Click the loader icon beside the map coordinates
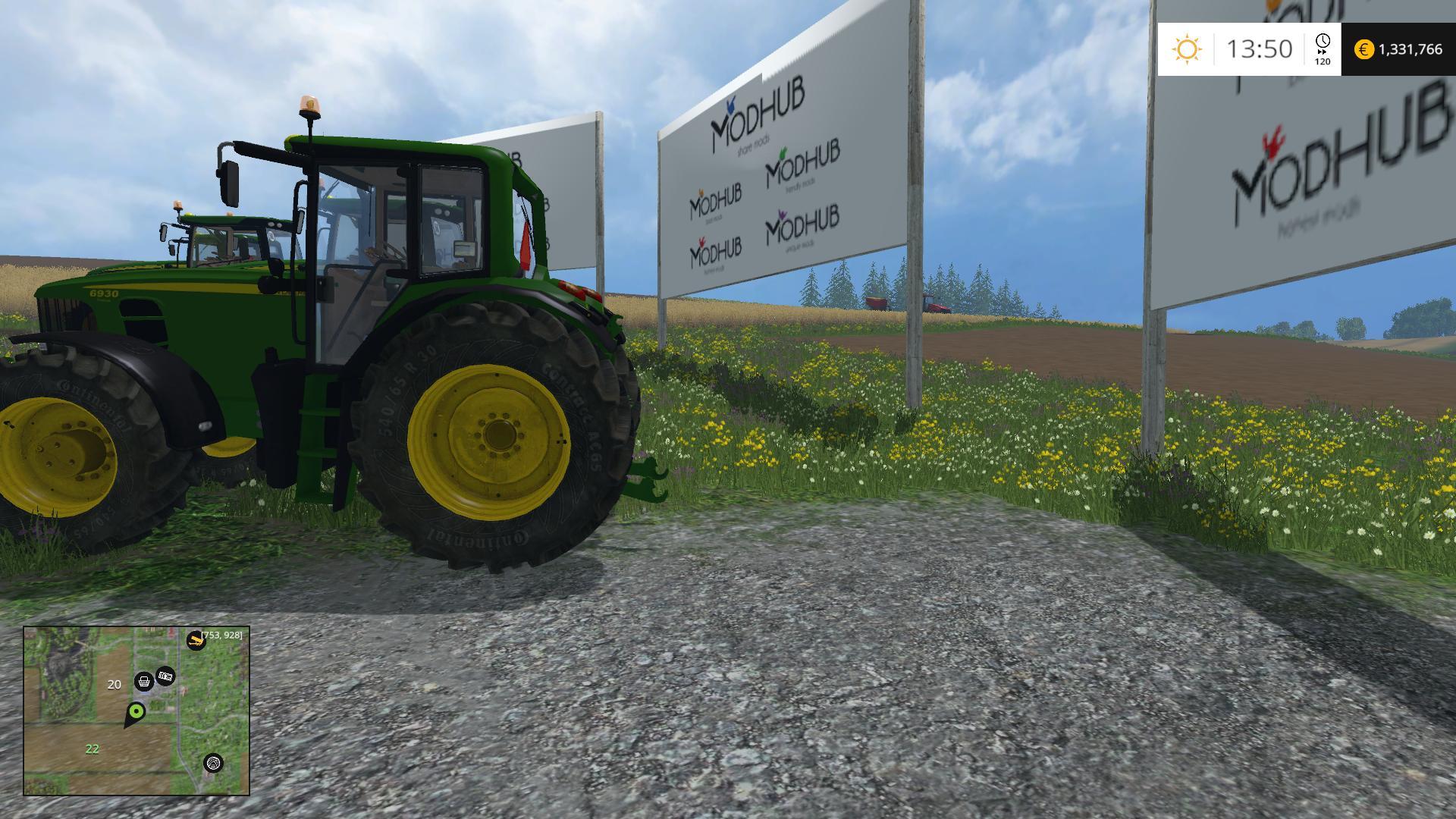Screen dimensions: 1456x819 tap(194, 639)
